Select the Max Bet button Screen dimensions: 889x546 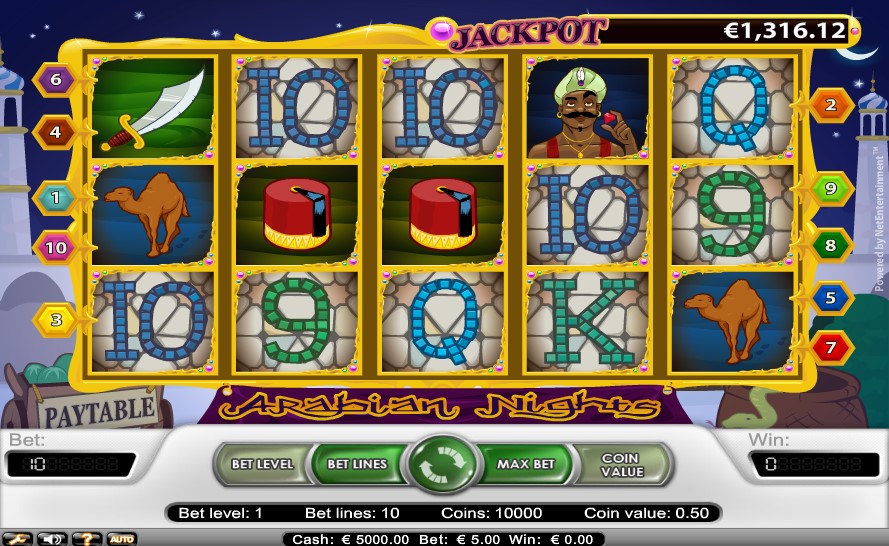tap(526, 464)
